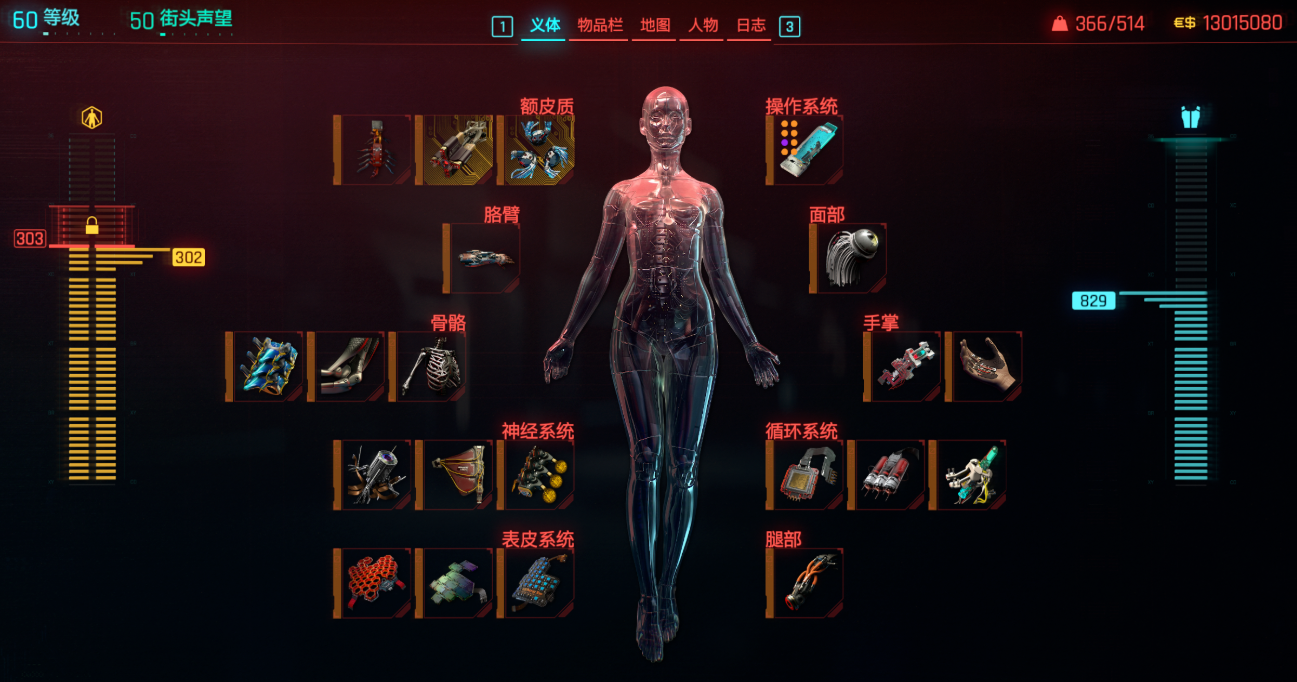
Task: Select the 腿部 leg cyberware slot
Action: (x=805, y=583)
